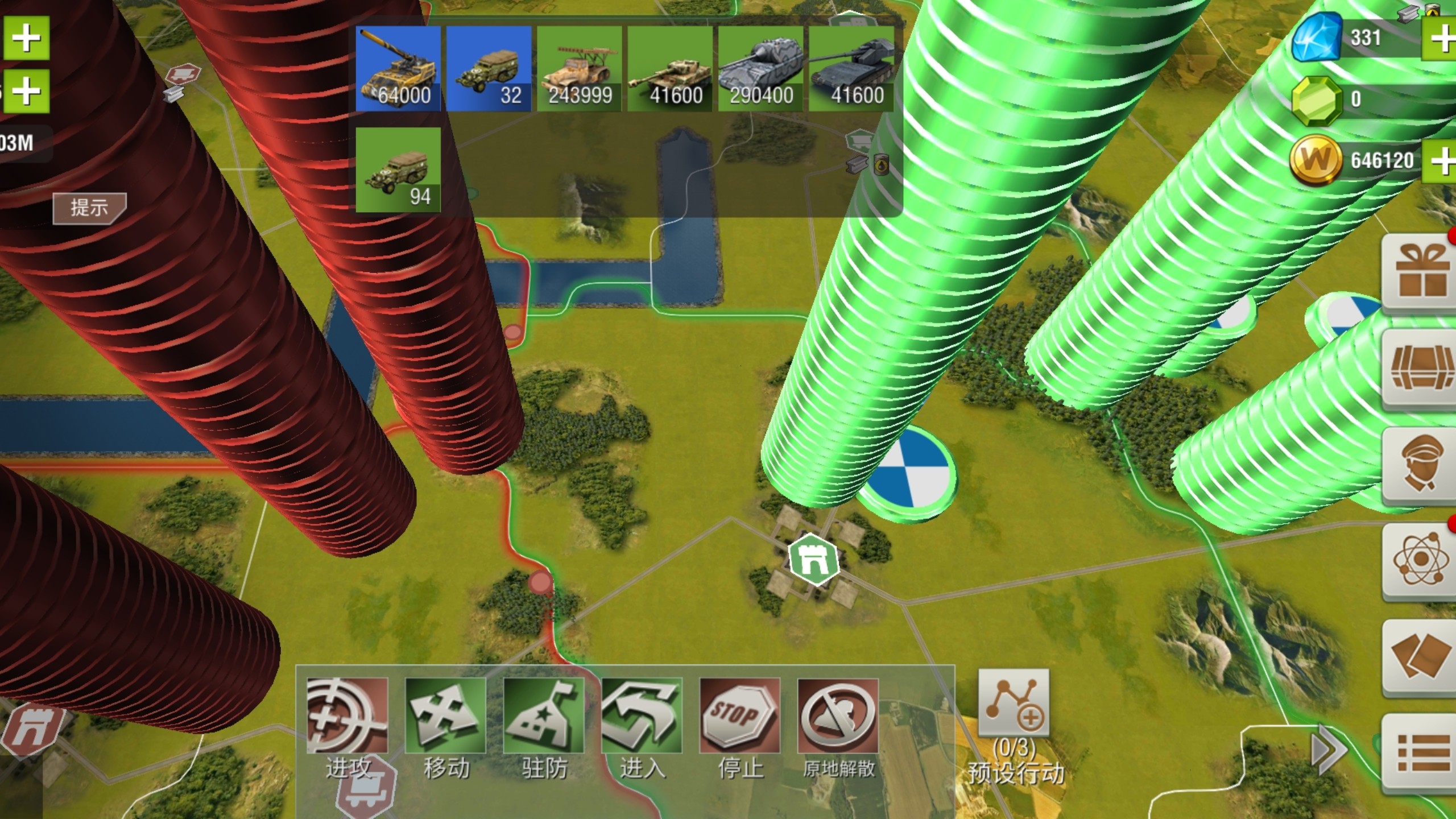Choose the heavy tank unit 290400
The height and width of the screenshot is (819, 1456).
tap(760, 69)
